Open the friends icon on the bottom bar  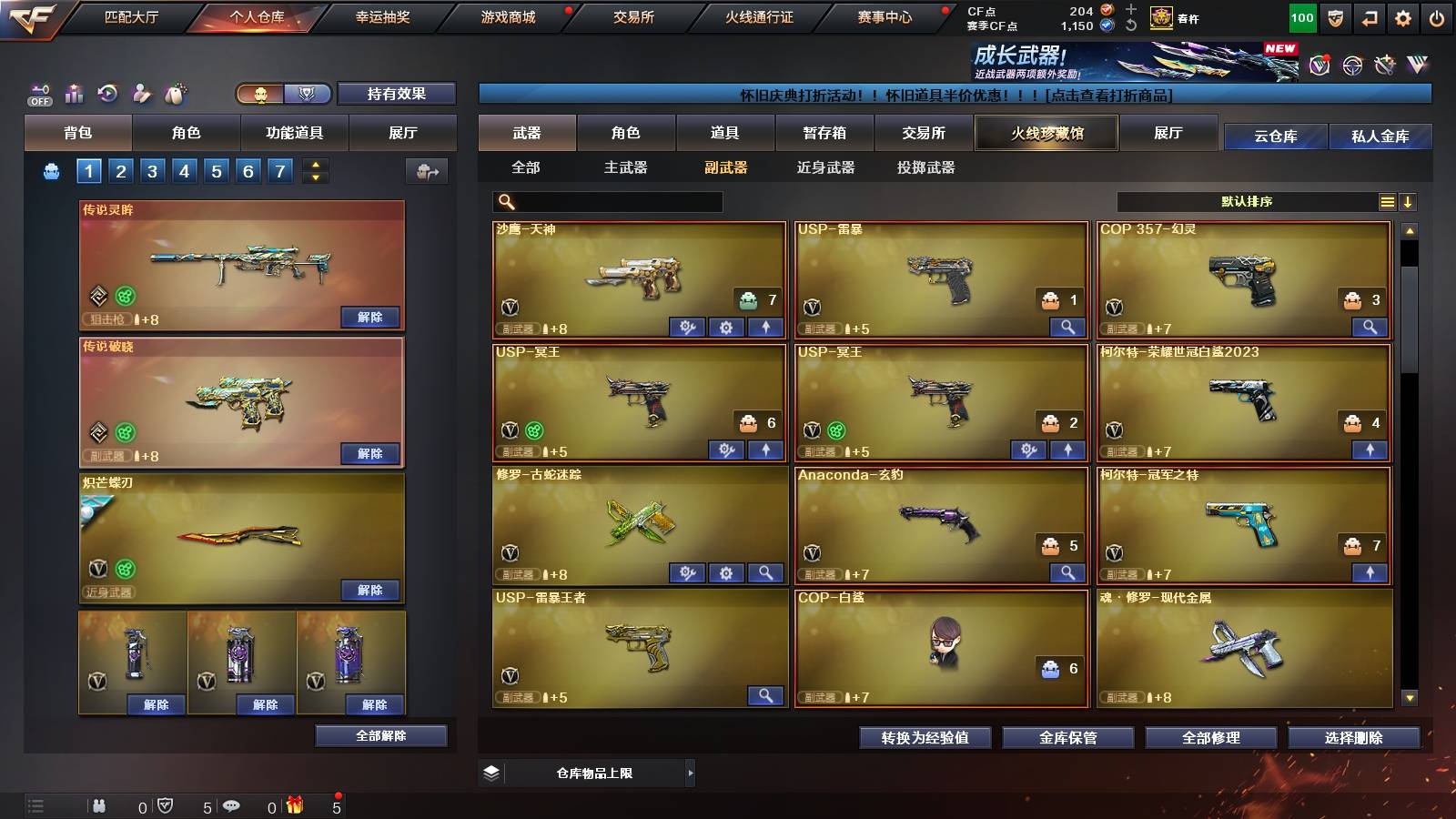tap(97, 805)
